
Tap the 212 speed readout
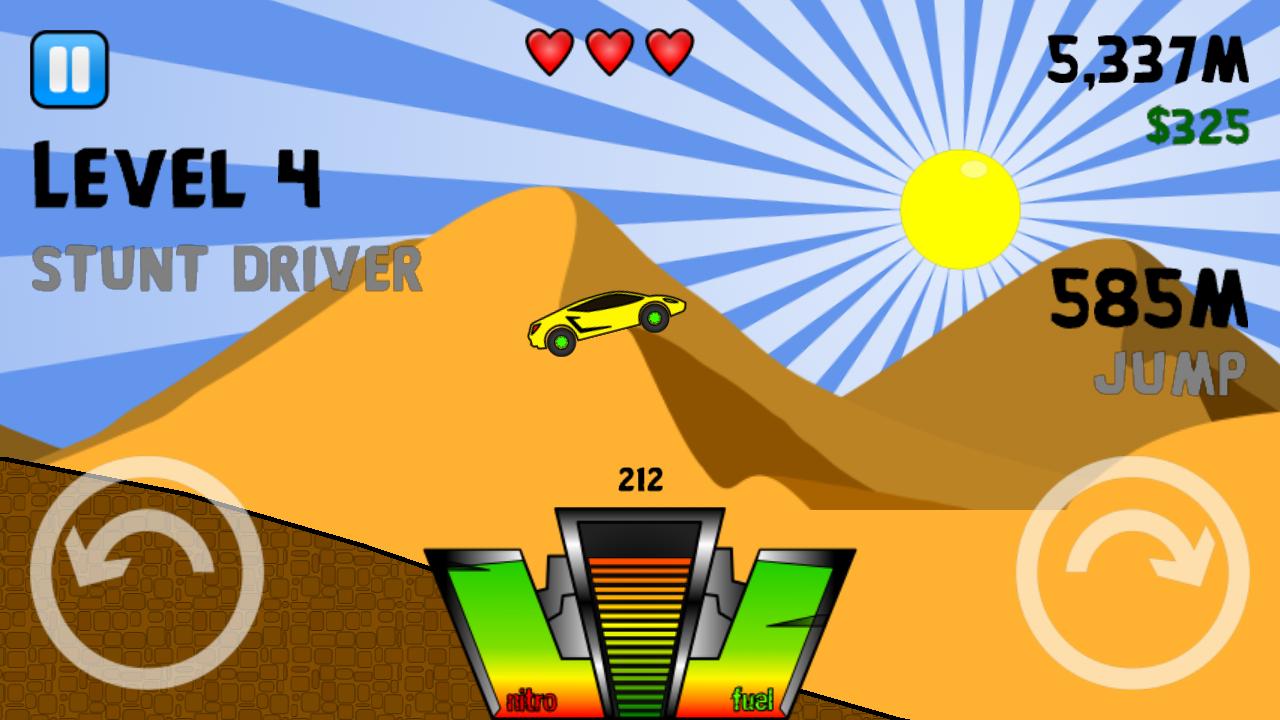[640, 481]
